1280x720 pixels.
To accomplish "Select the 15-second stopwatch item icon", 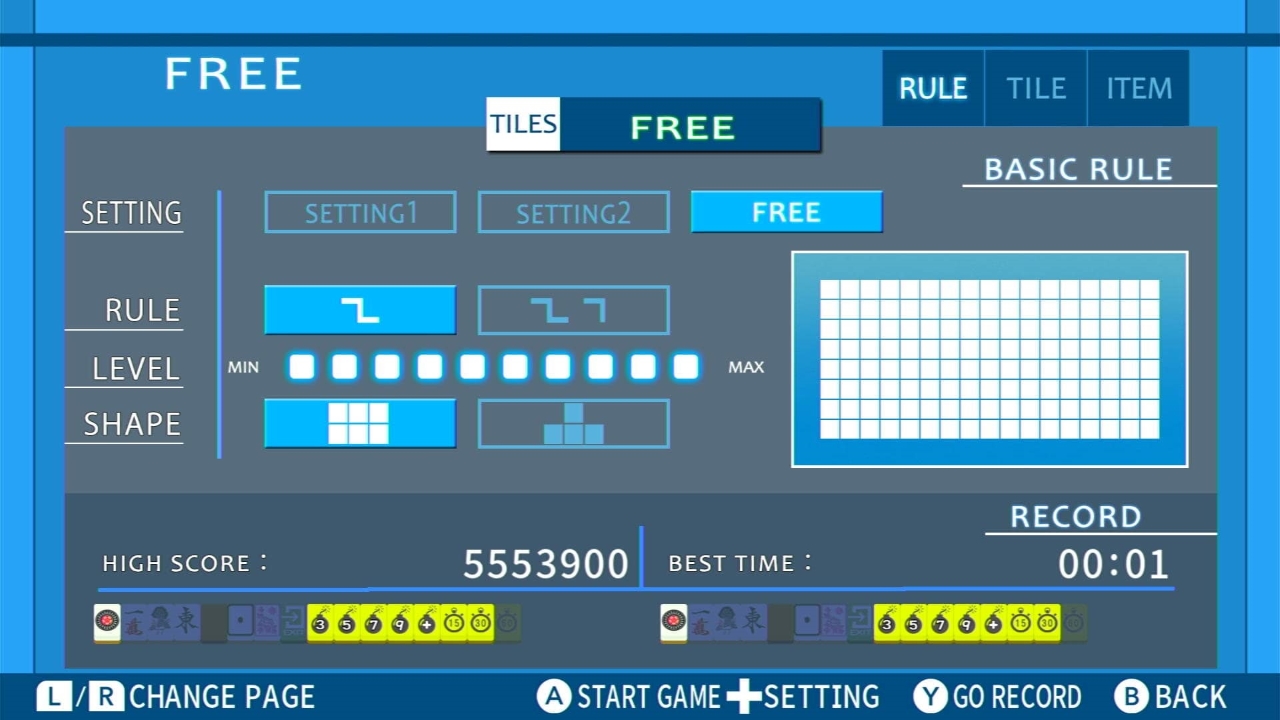I will [453, 622].
